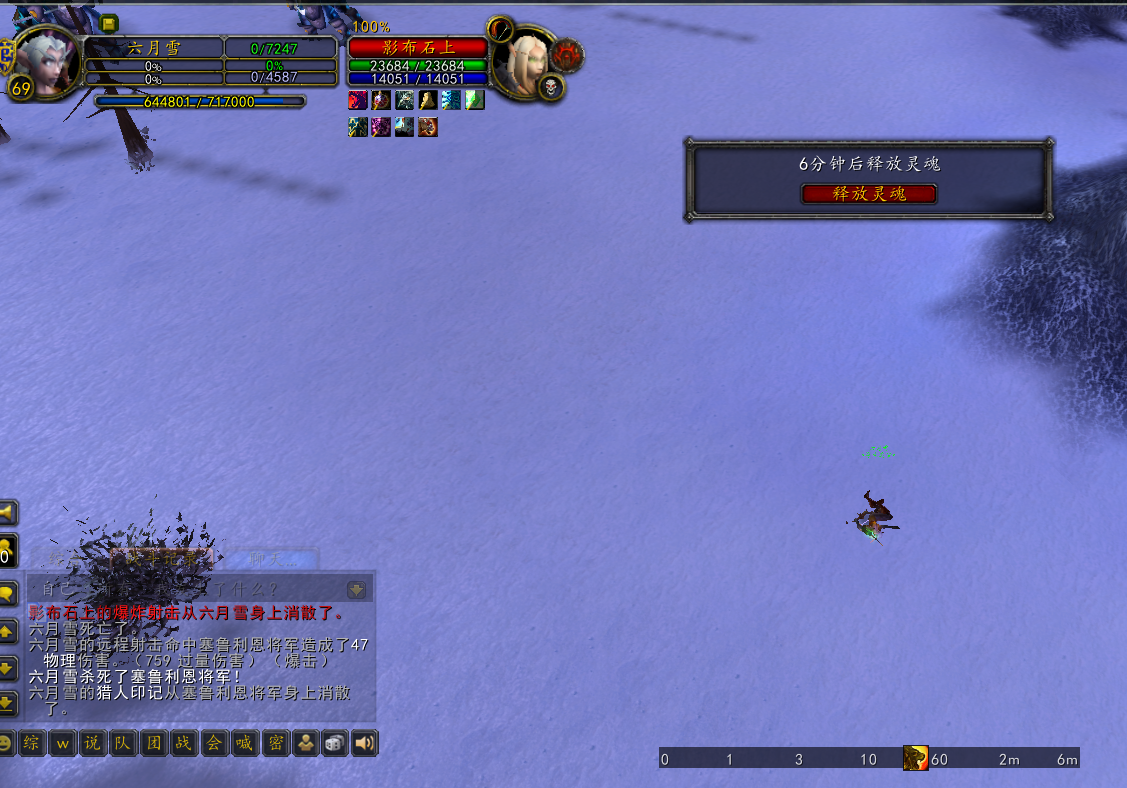Choose the 说 say channel button
1127x788 pixels.
coord(92,743)
